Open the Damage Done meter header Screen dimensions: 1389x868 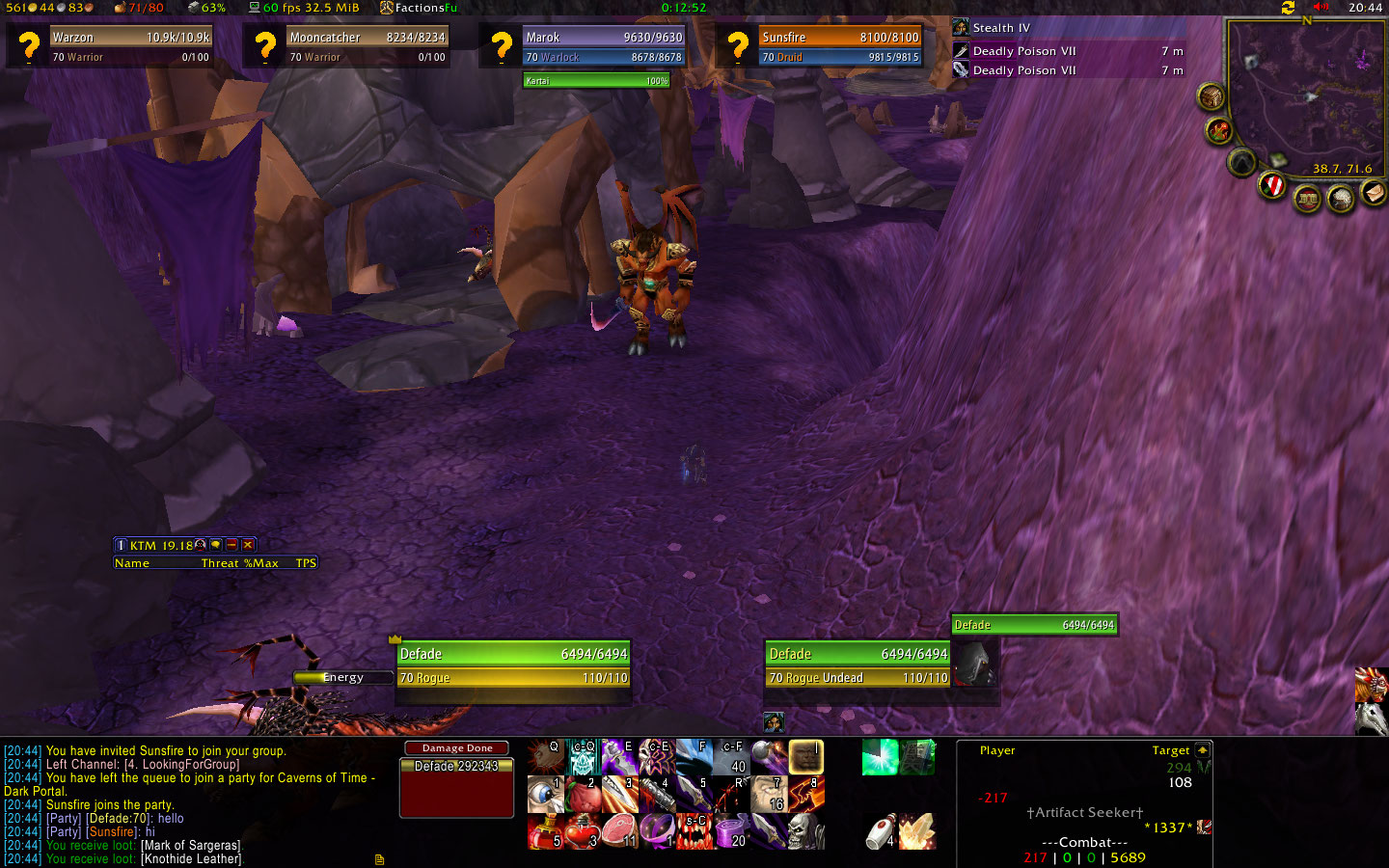pos(456,748)
